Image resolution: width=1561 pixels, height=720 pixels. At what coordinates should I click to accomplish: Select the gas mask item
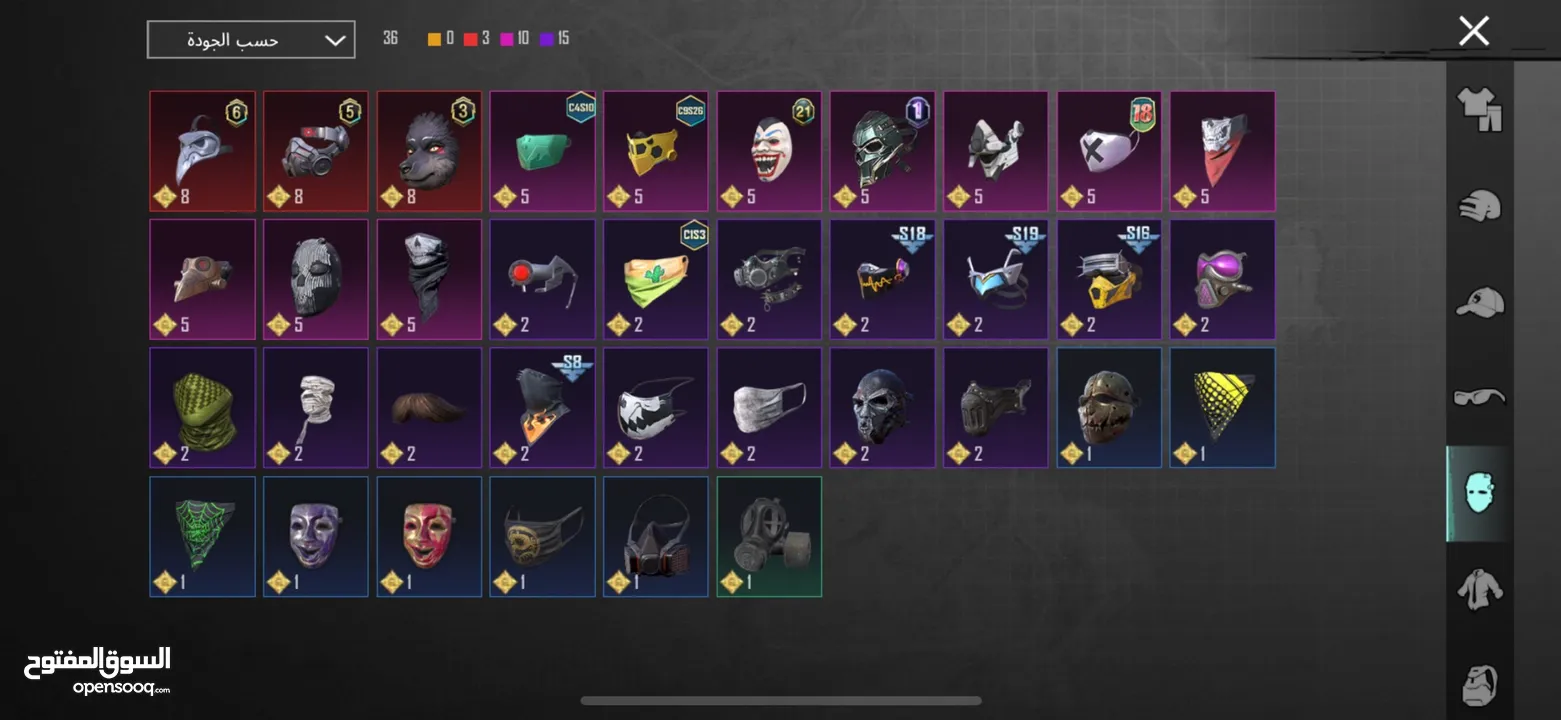[x=769, y=536]
